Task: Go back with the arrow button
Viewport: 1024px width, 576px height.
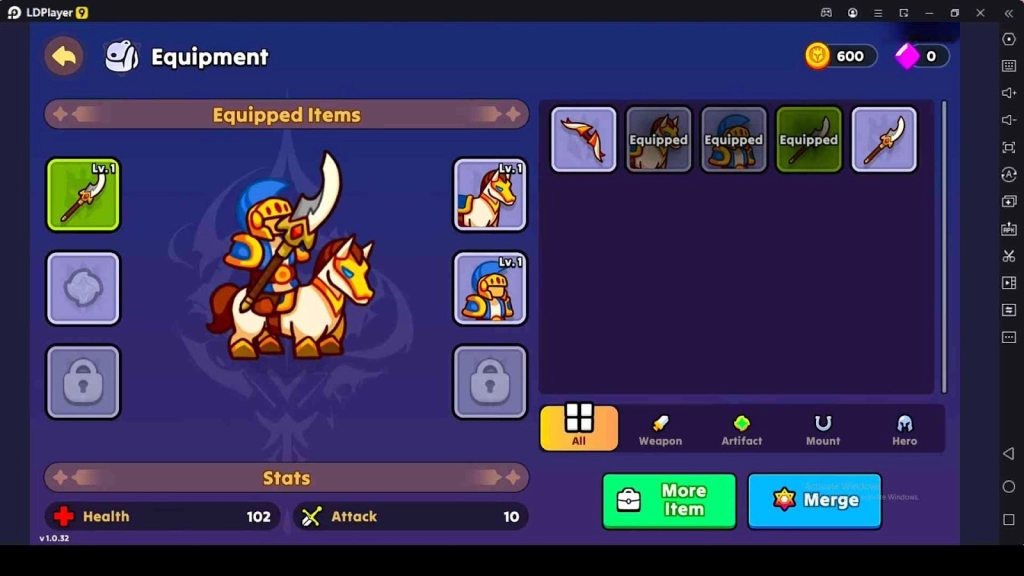Action: pos(64,57)
